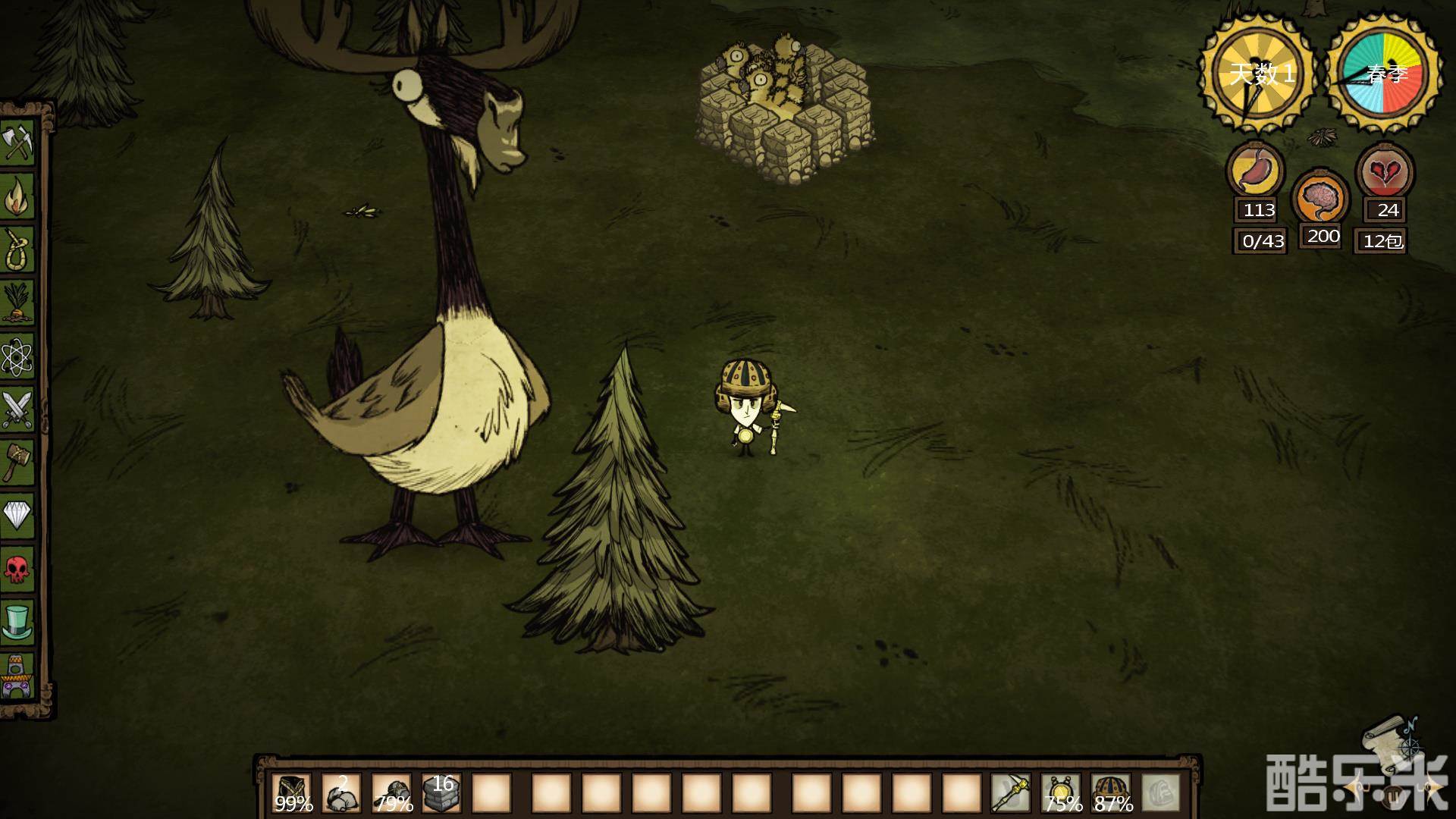Viewport: 1456px width, 819px height.
Task: Open the Science tab with atom icon
Action: pos(17,356)
